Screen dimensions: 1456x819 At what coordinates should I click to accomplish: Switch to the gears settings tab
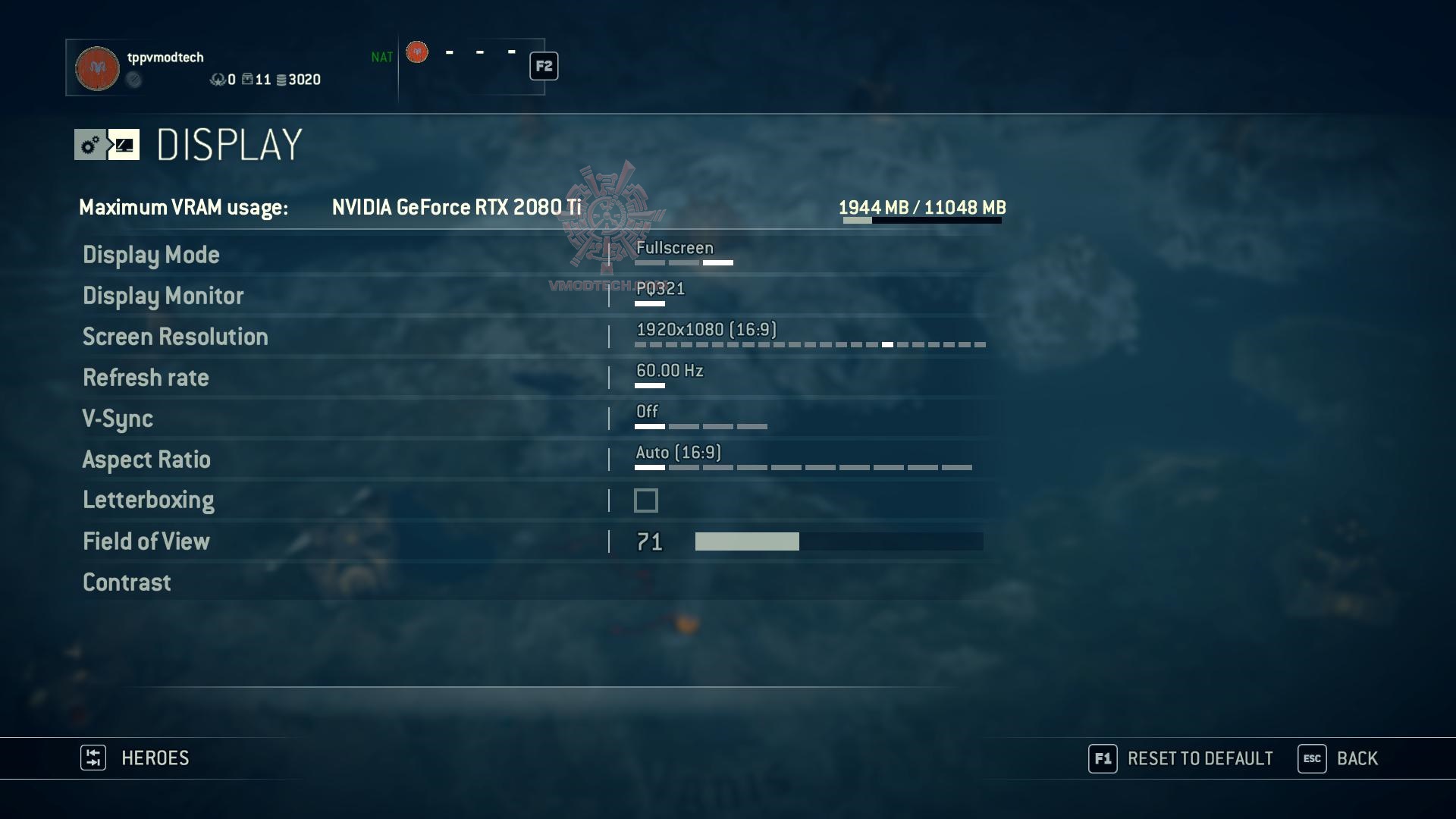tap(90, 145)
